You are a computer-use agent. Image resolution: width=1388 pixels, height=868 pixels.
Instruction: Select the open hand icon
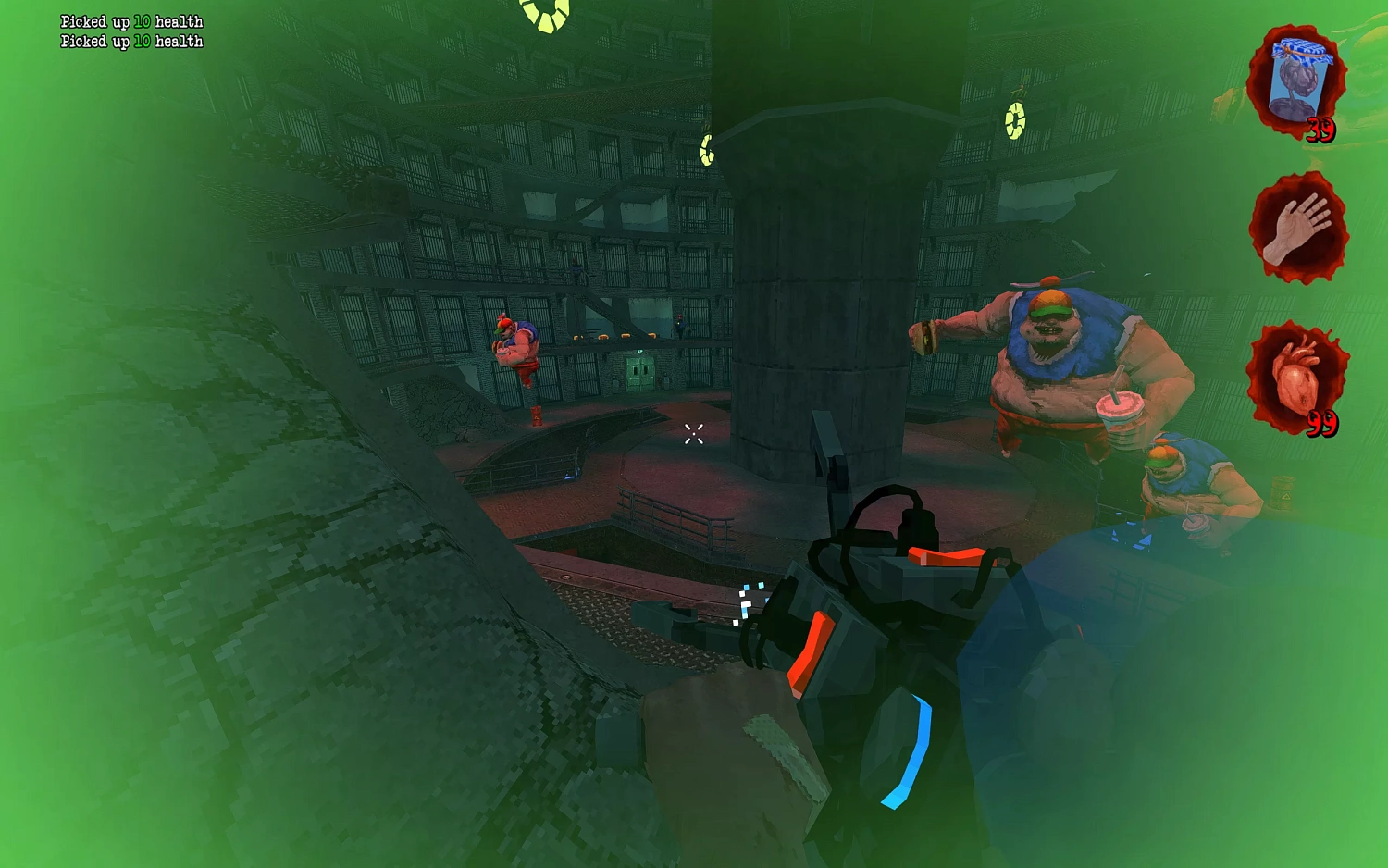[x=1298, y=228]
